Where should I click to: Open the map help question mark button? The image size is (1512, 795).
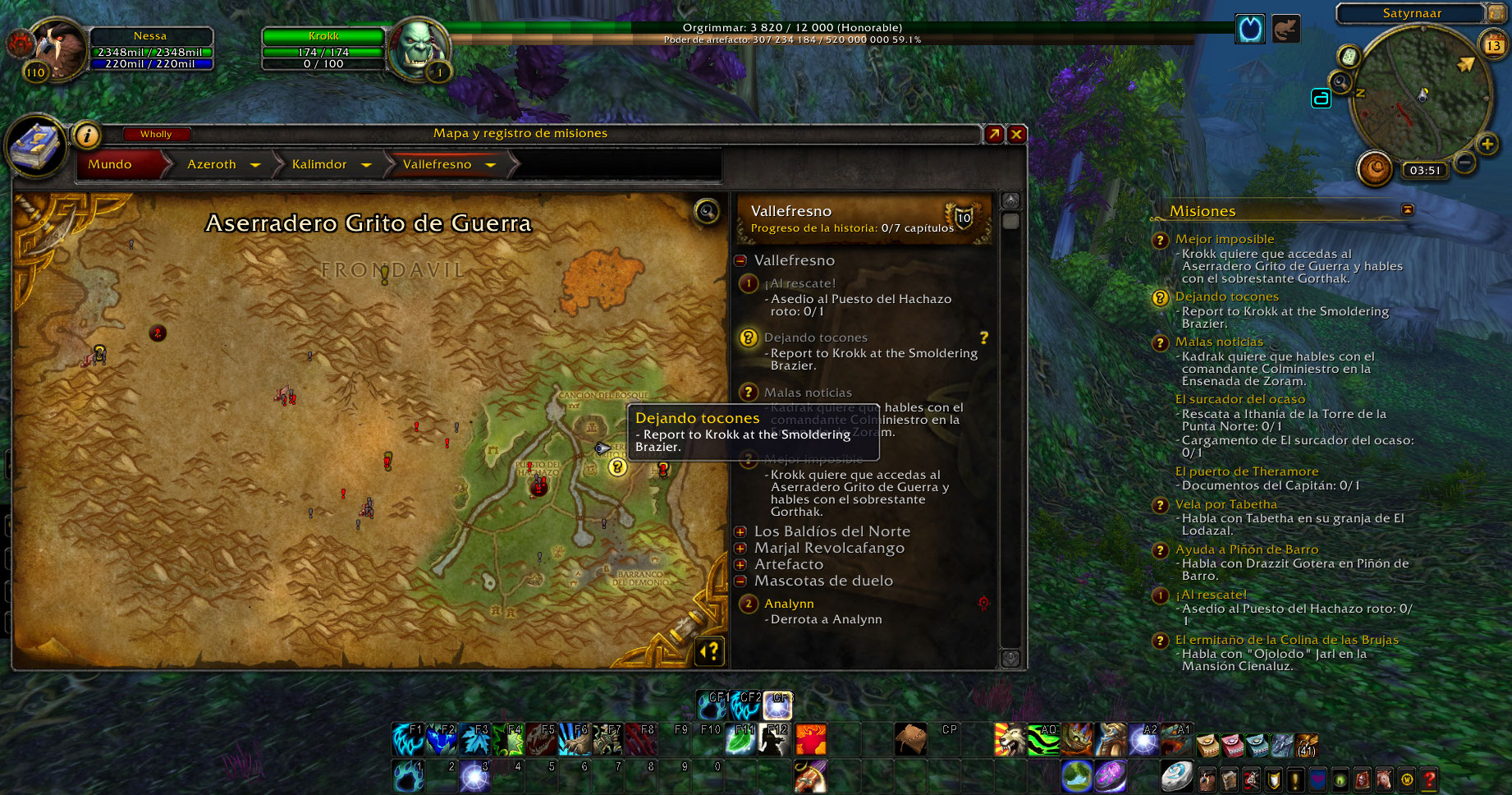coord(710,651)
